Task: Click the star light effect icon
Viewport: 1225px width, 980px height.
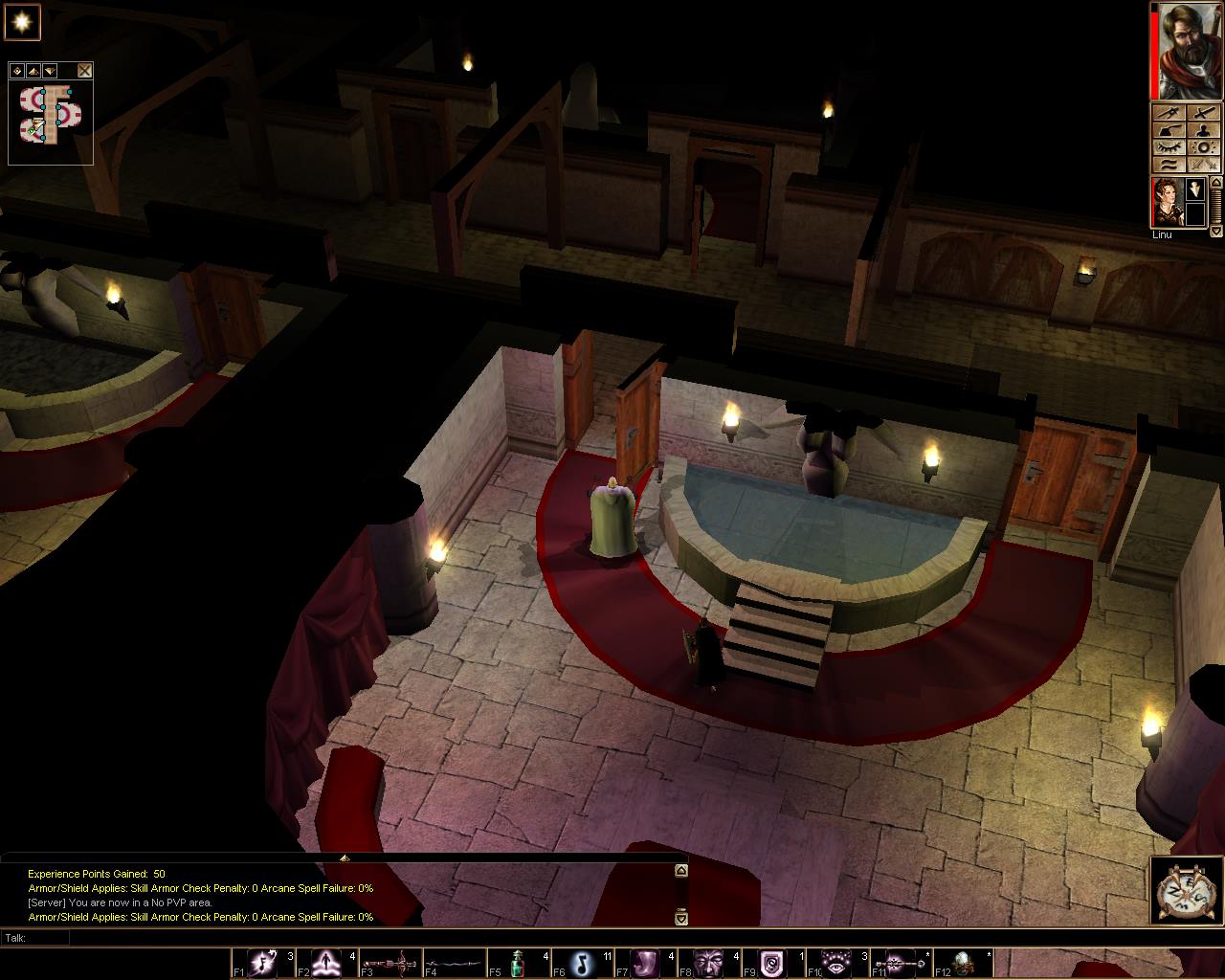Action: (23, 22)
